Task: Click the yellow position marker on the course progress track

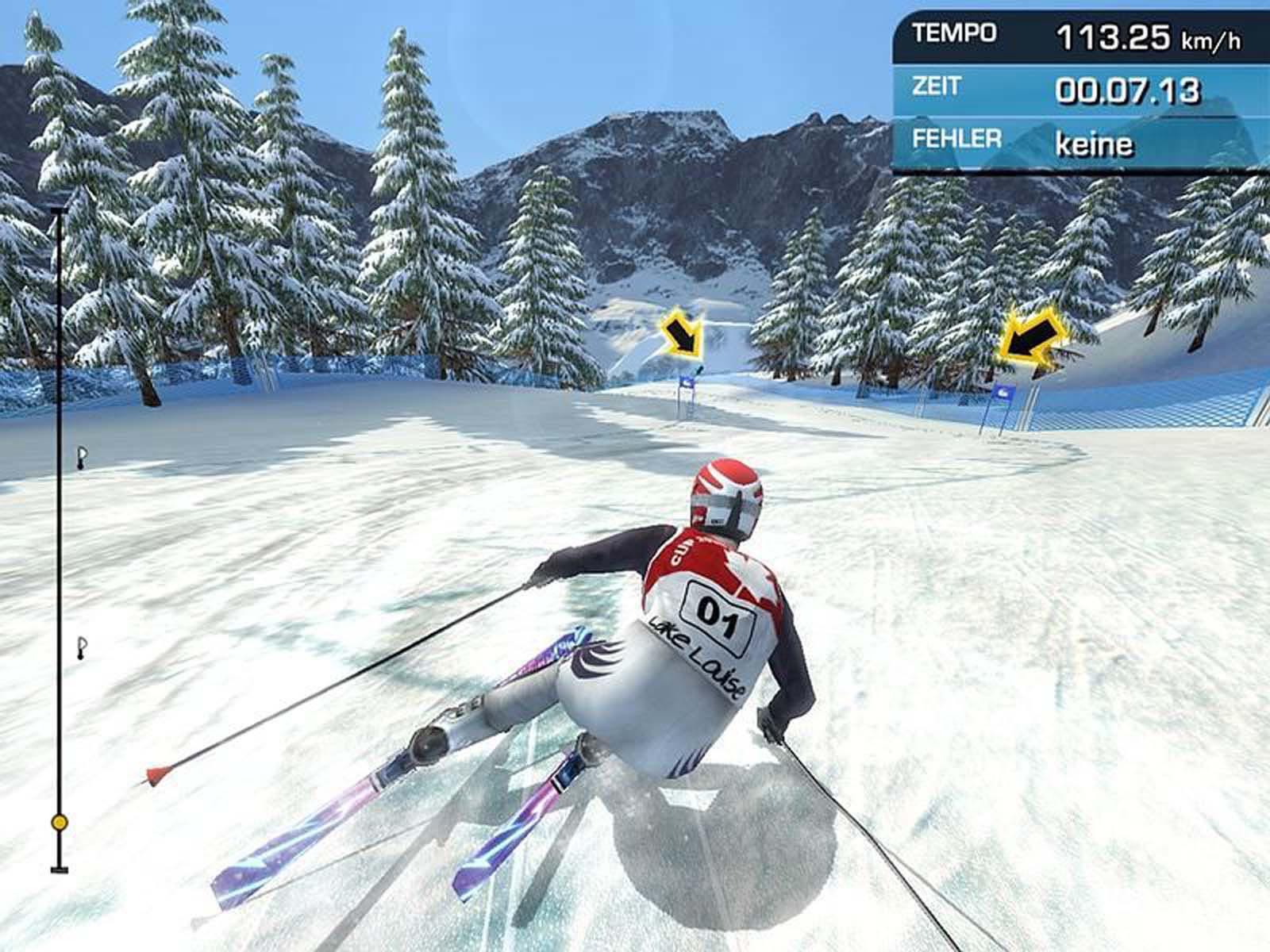Action: tap(59, 823)
